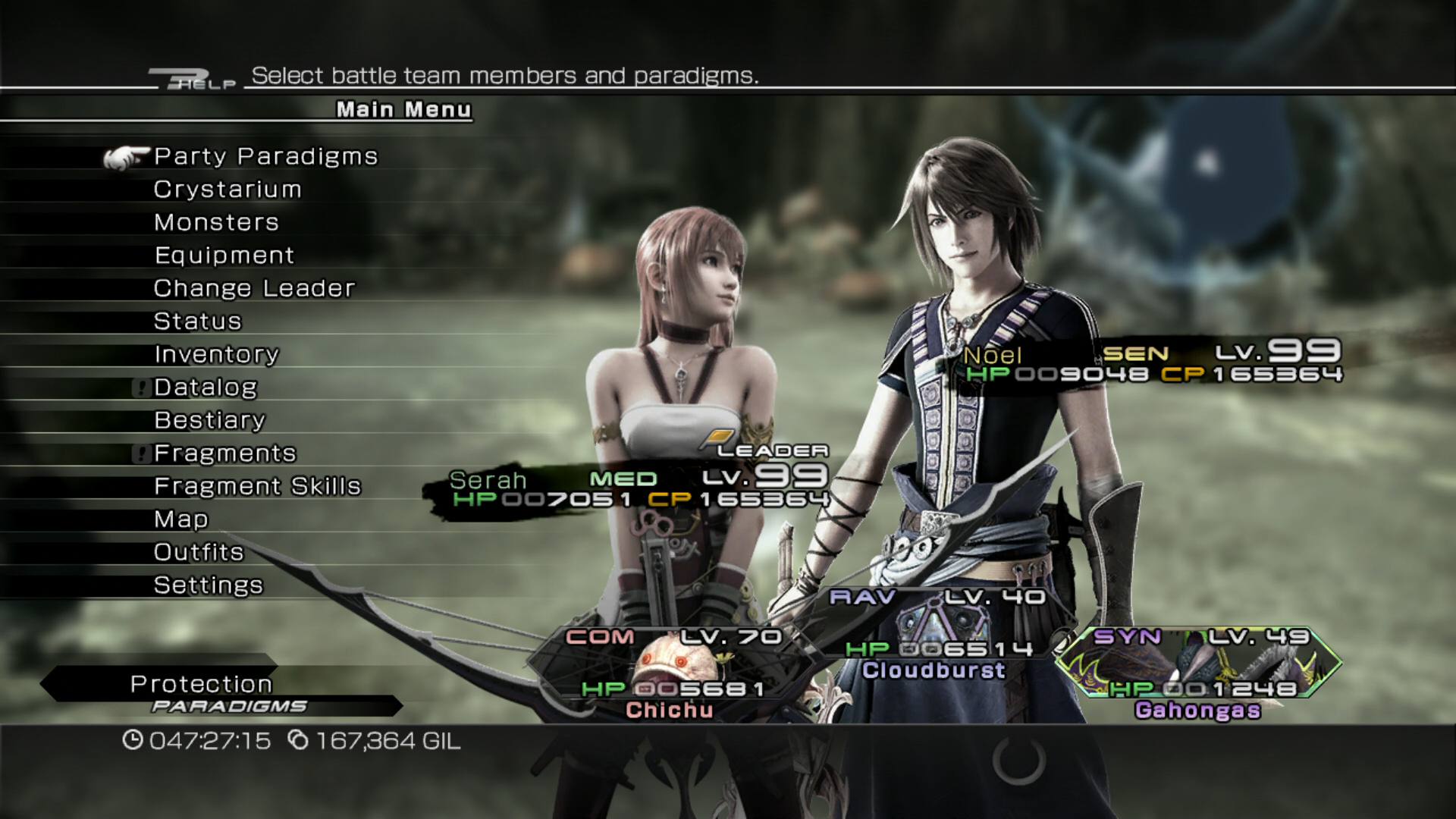This screenshot has height=819, width=1456.
Task: Click the Protection paradigm banner
Action: (x=202, y=685)
